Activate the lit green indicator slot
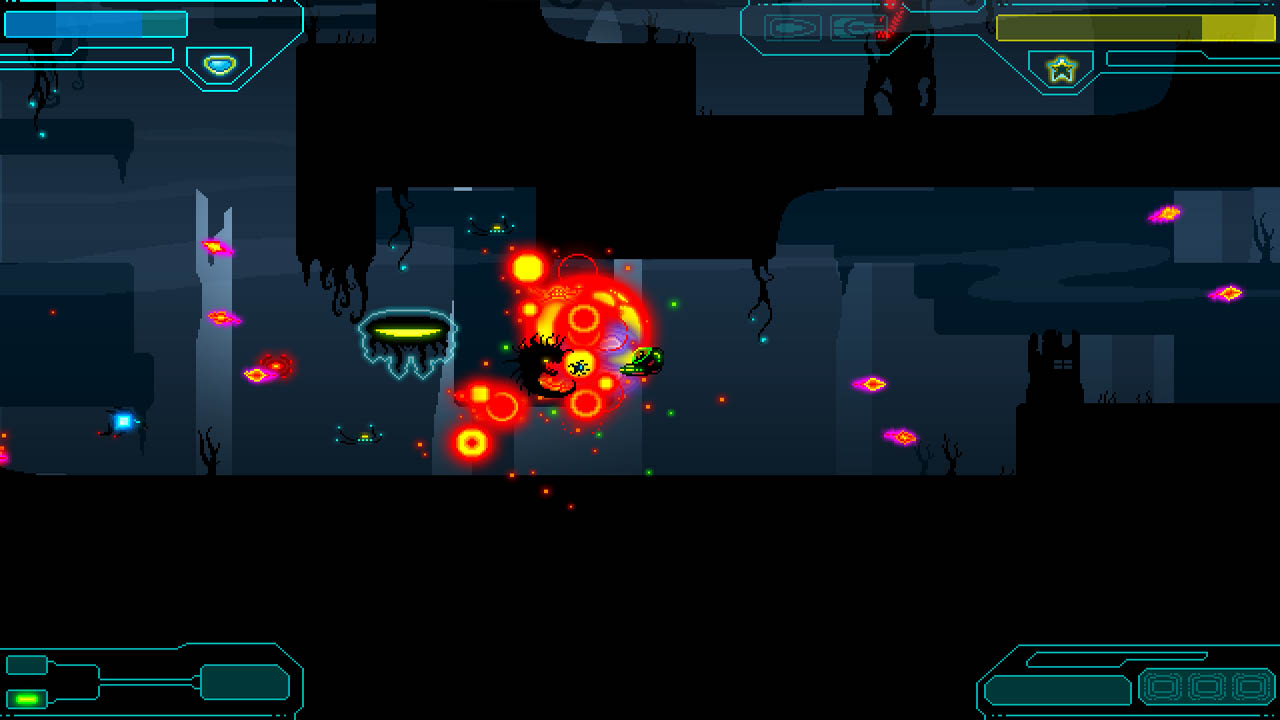Screen dimensions: 1280x720 (x=27, y=698)
